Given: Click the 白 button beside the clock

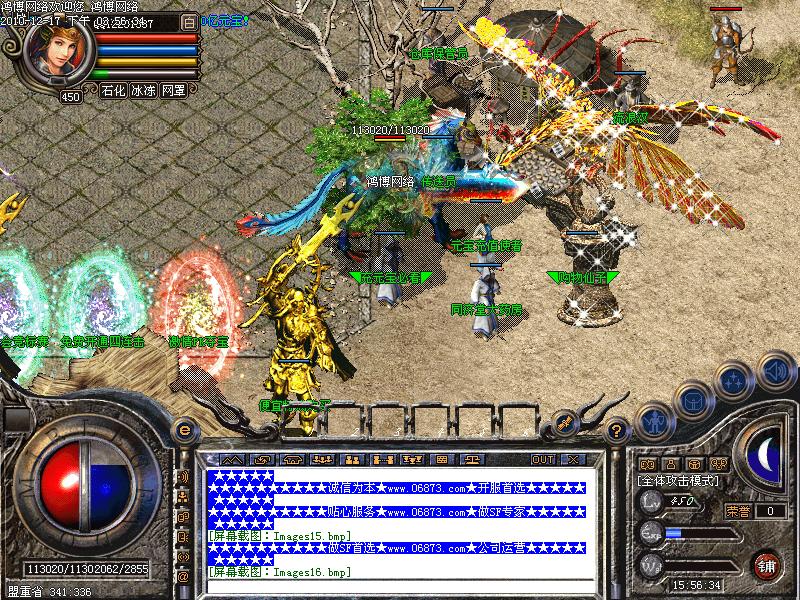Looking at the screenshot, I should [189, 20].
